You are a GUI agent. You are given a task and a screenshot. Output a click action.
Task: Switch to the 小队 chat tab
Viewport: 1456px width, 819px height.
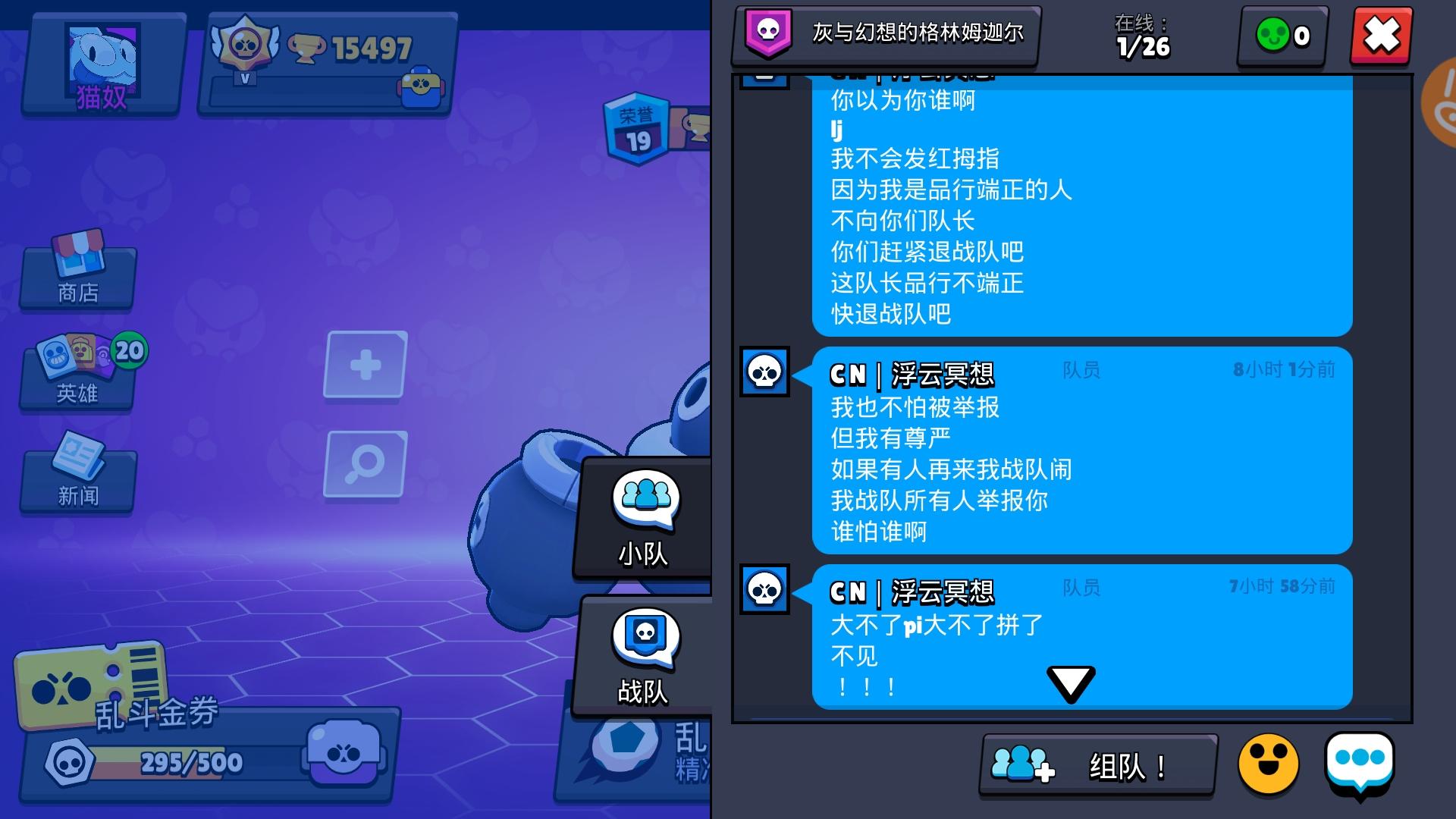(x=644, y=519)
